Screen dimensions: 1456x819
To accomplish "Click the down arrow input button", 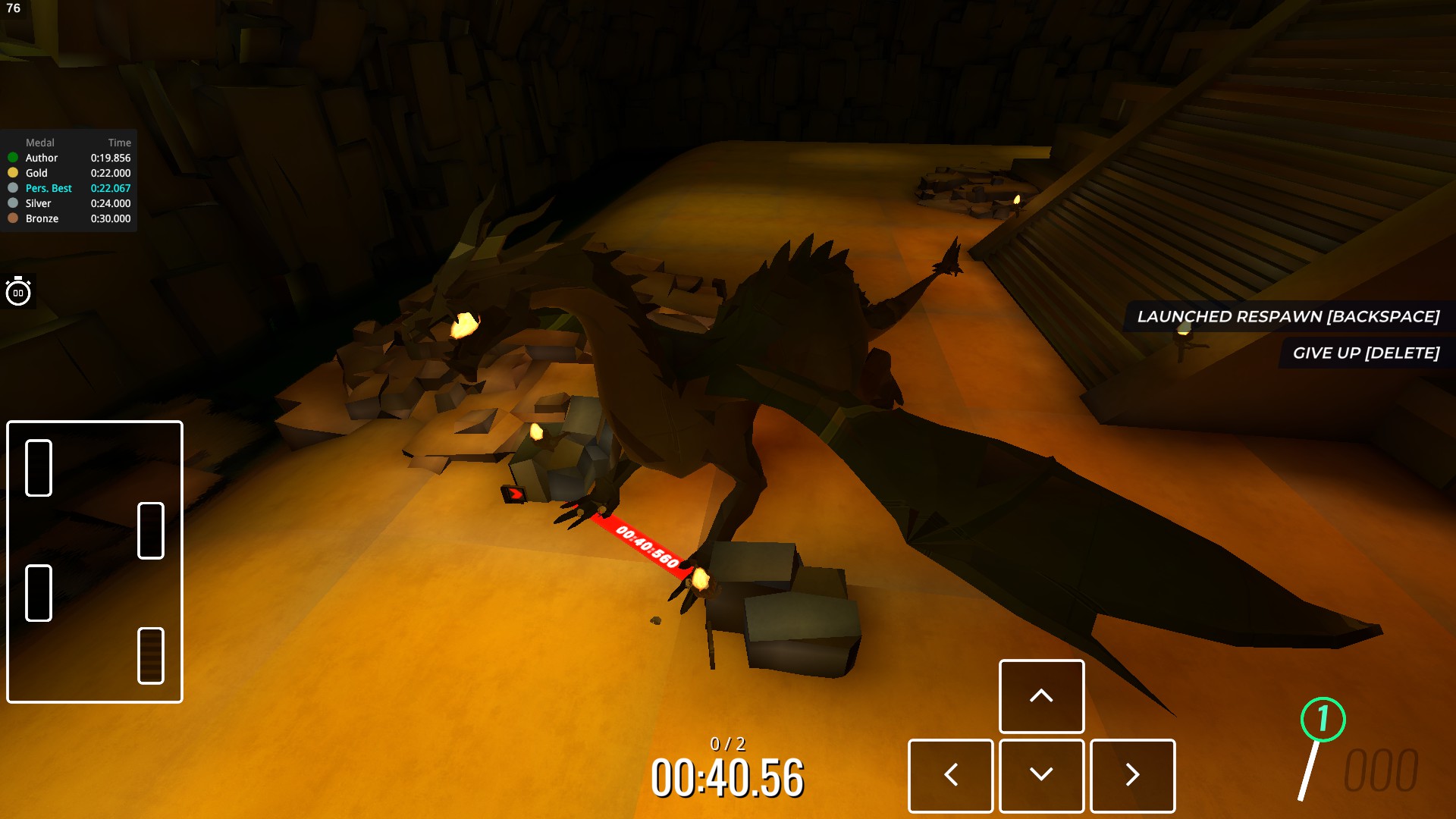I will click(x=1041, y=775).
